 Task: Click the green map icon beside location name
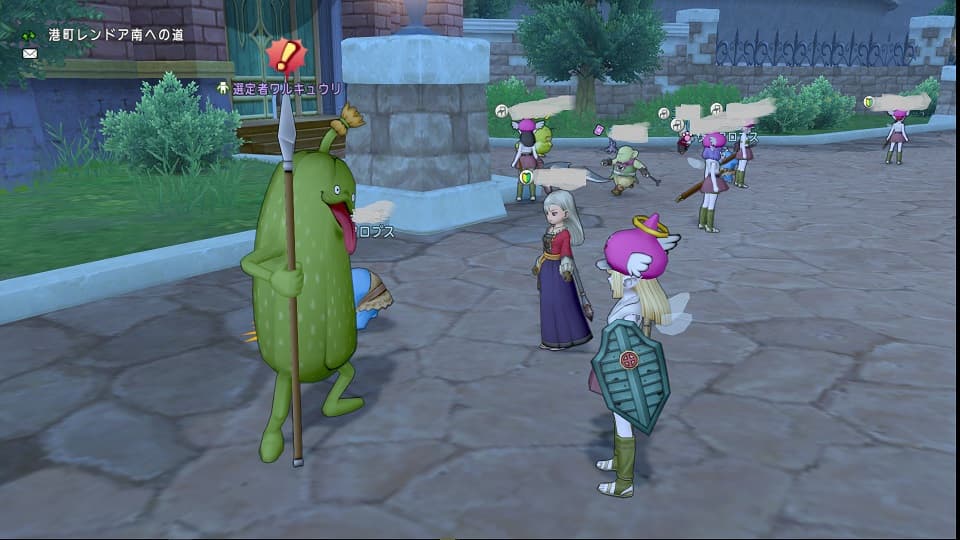(x=30, y=35)
